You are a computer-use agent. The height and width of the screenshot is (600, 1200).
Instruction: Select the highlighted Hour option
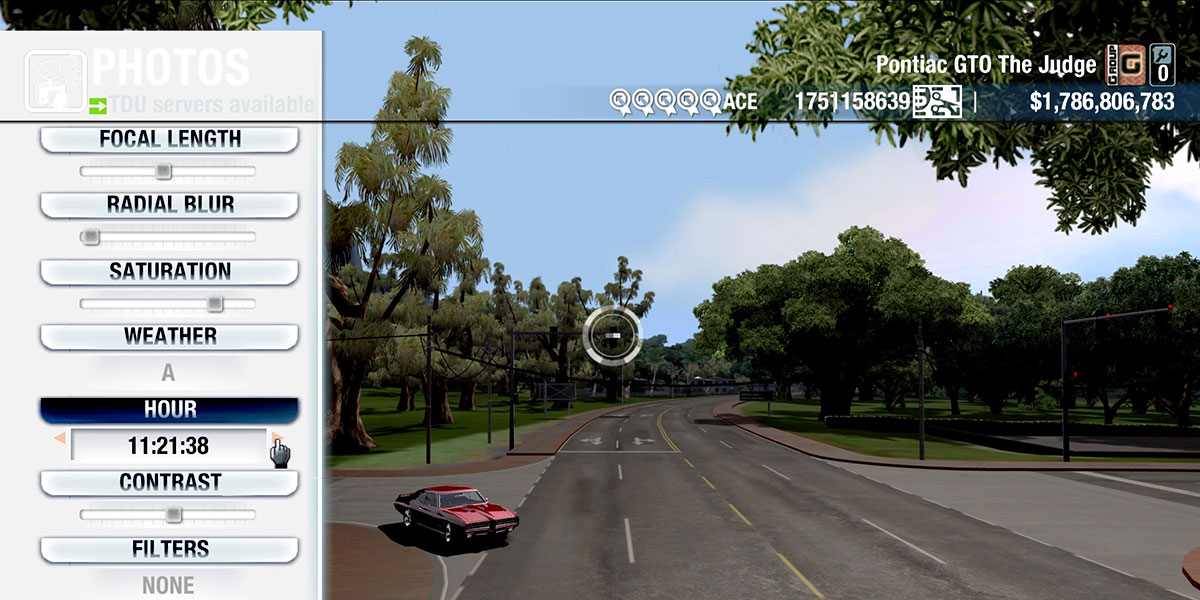click(x=169, y=410)
